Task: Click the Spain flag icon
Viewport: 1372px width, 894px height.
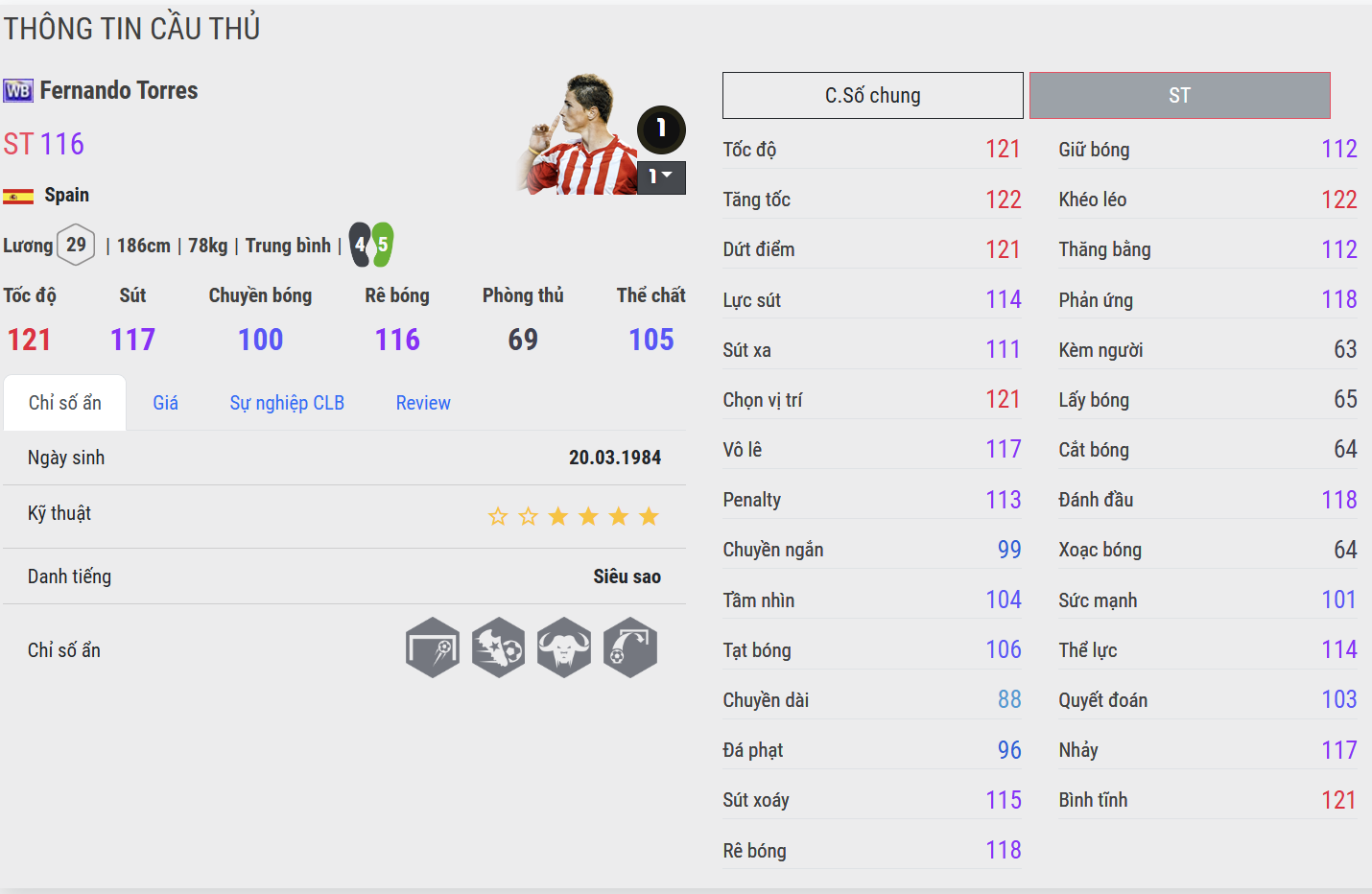Action: coord(18,197)
